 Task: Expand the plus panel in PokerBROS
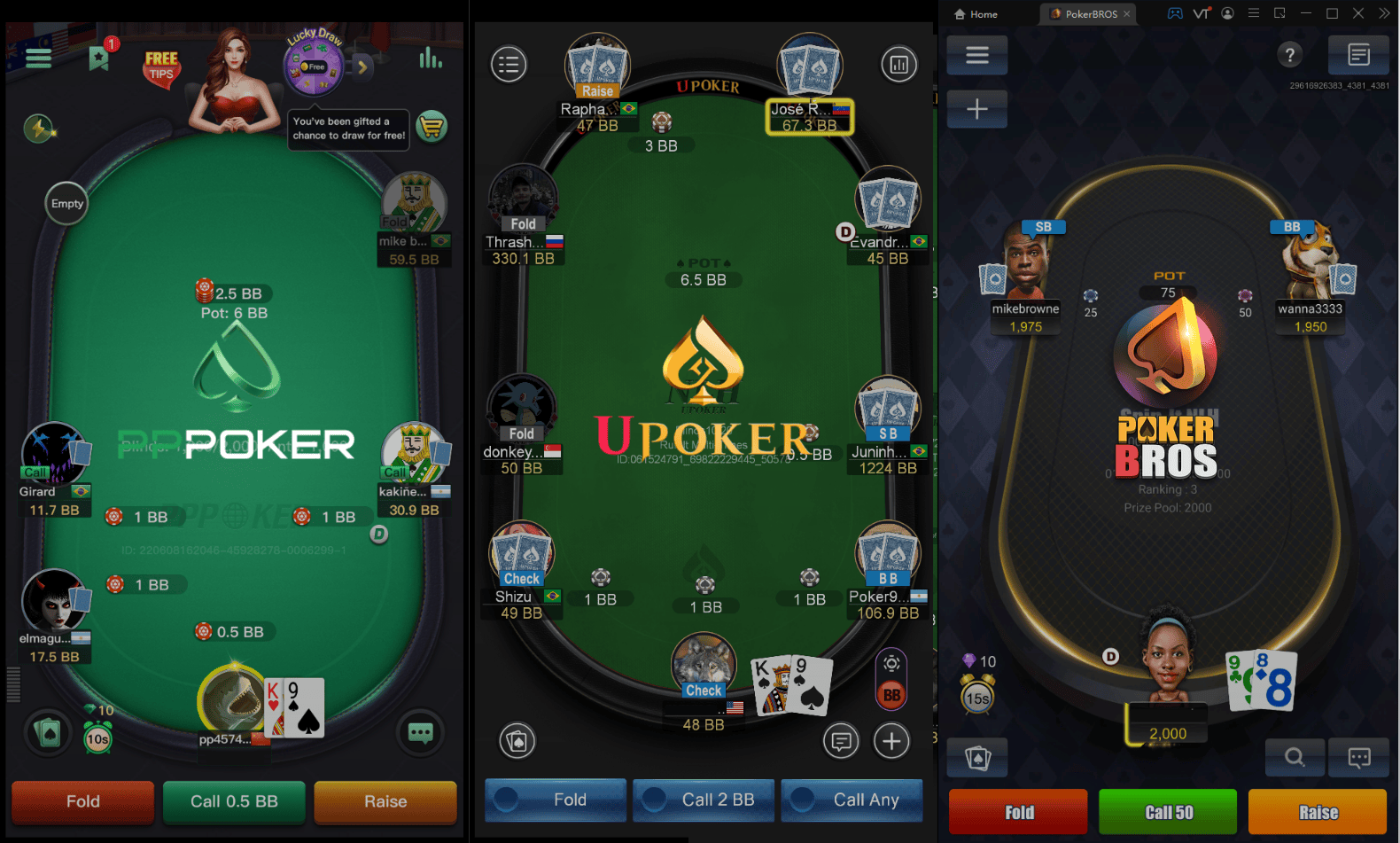coord(976,108)
